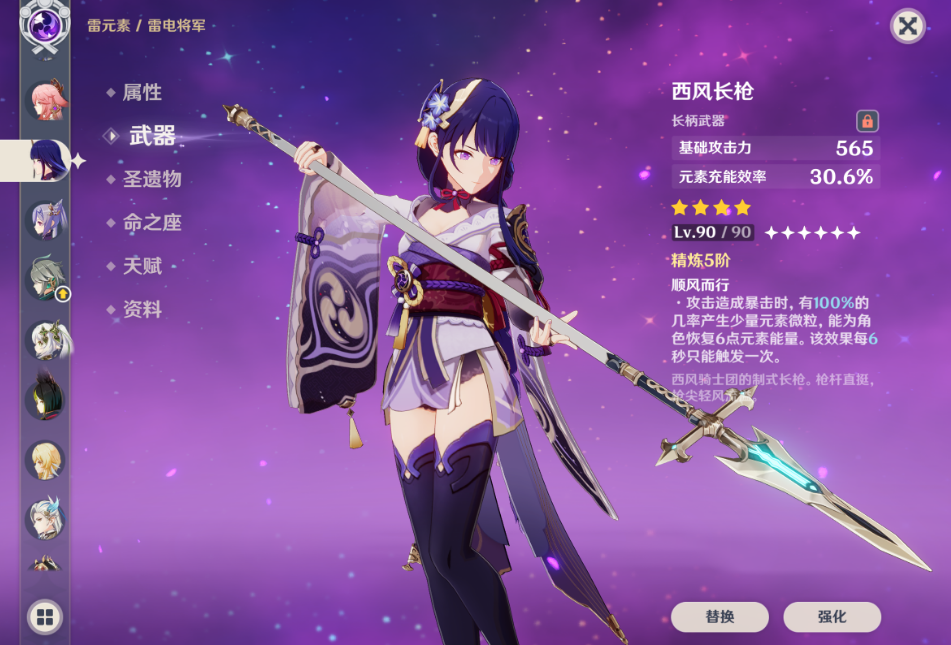Screen dimensions: 951x645
Task: Show the 天赋 talents section
Action: 141,266
